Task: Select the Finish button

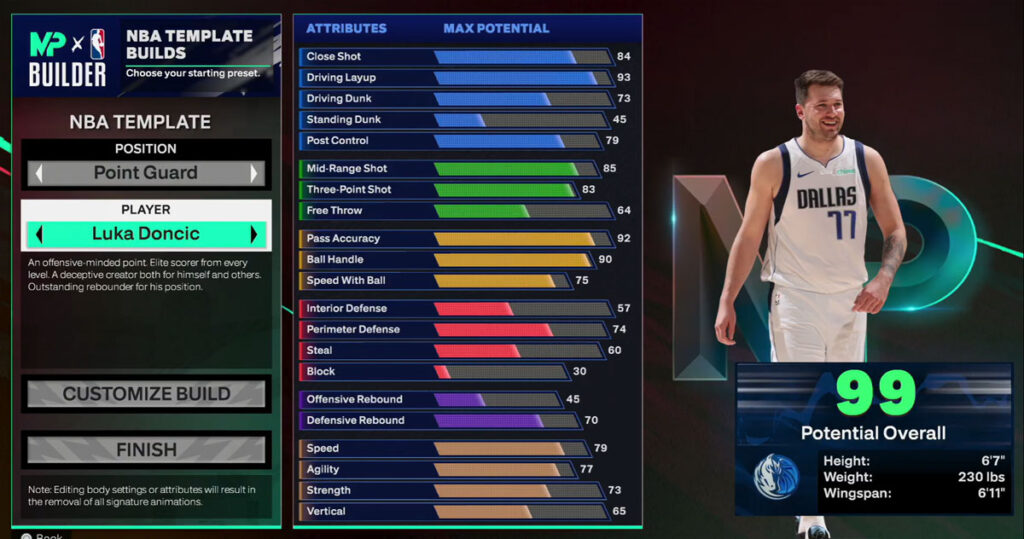Action: [146, 450]
